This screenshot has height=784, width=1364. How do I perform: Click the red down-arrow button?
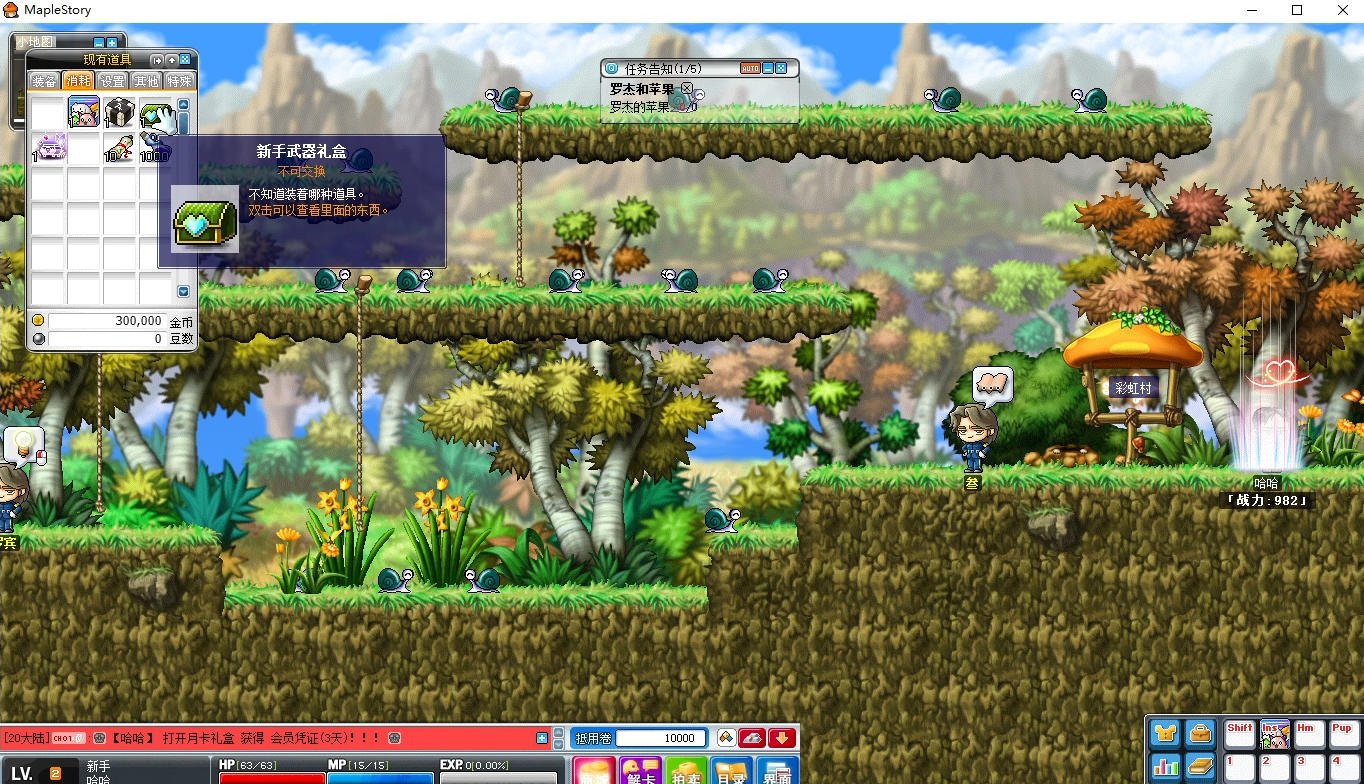click(782, 738)
